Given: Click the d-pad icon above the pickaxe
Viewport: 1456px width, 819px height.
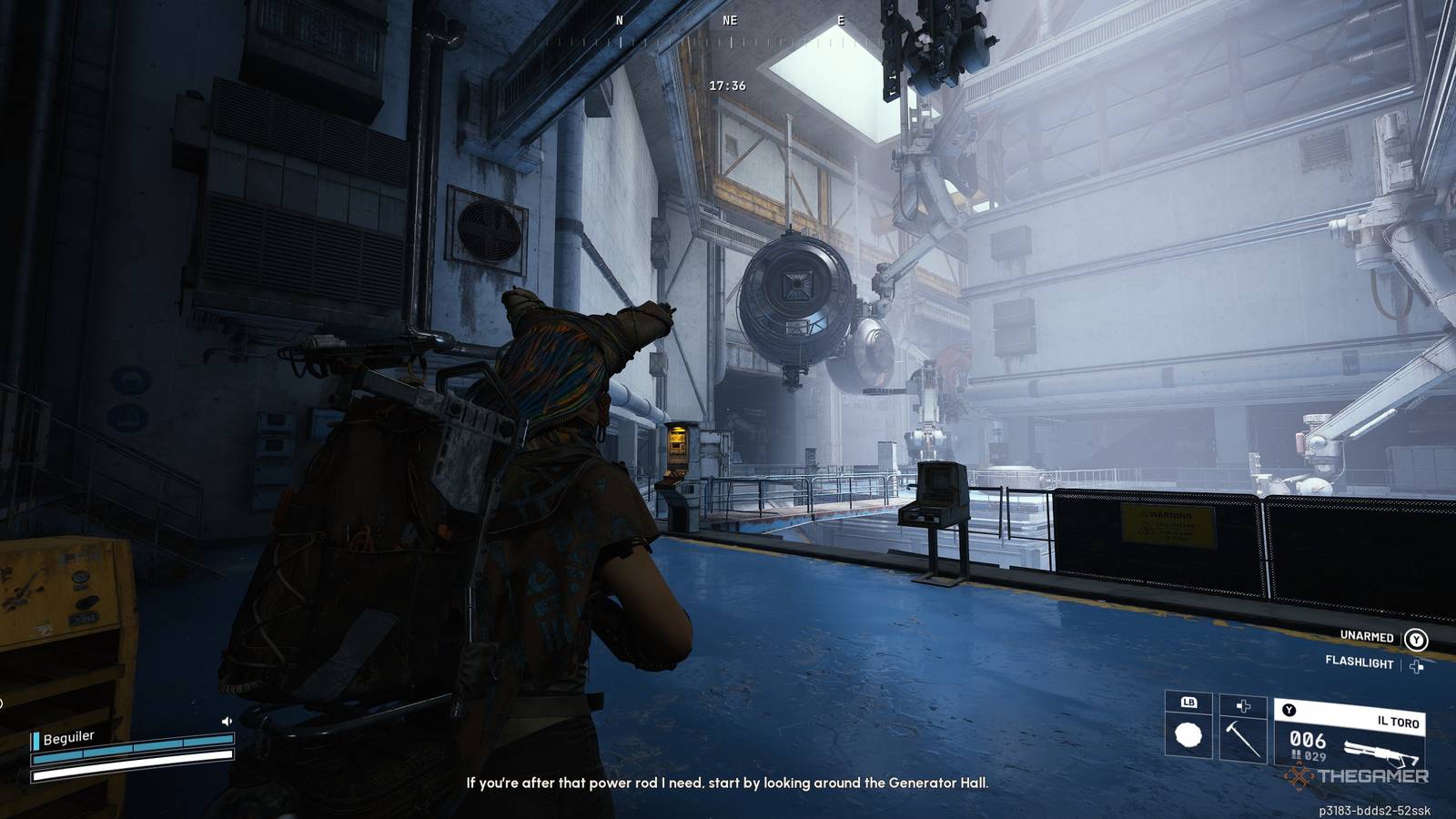Looking at the screenshot, I should click(x=1243, y=707).
